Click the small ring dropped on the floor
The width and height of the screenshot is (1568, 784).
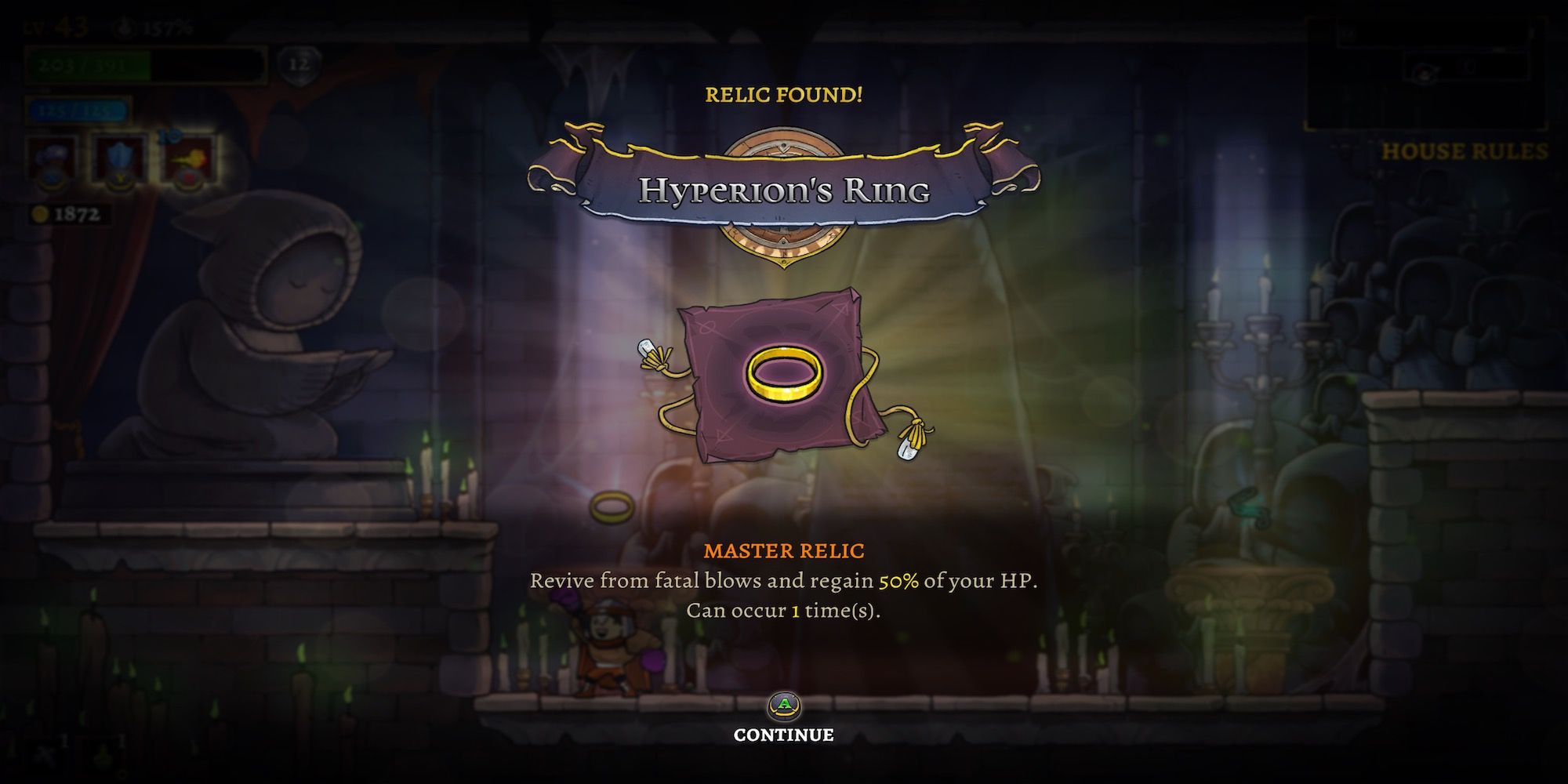point(612,506)
